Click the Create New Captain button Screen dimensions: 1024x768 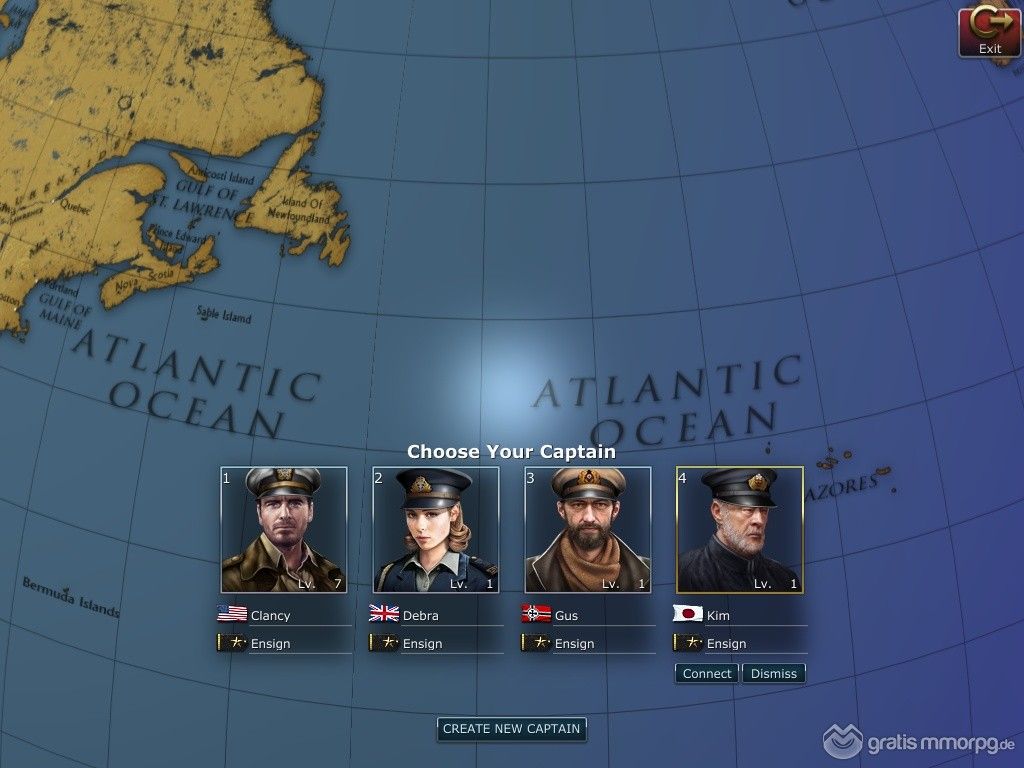pos(511,729)
